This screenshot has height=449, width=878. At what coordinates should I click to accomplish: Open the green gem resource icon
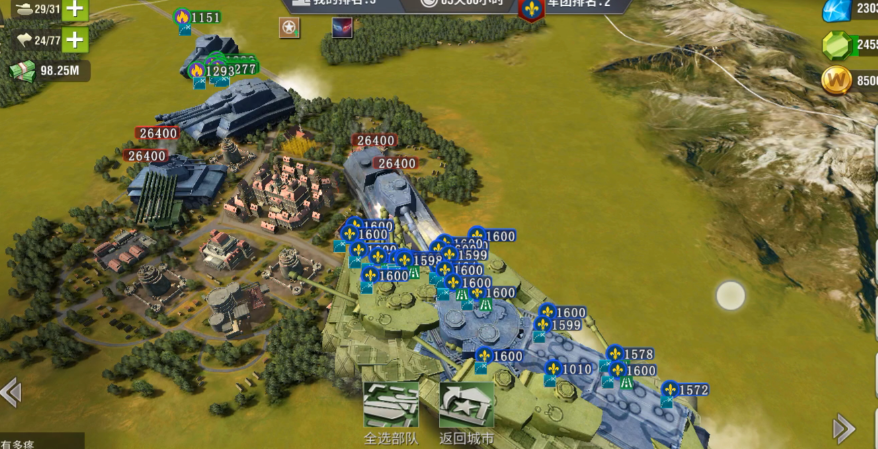(x=836, y=45)
